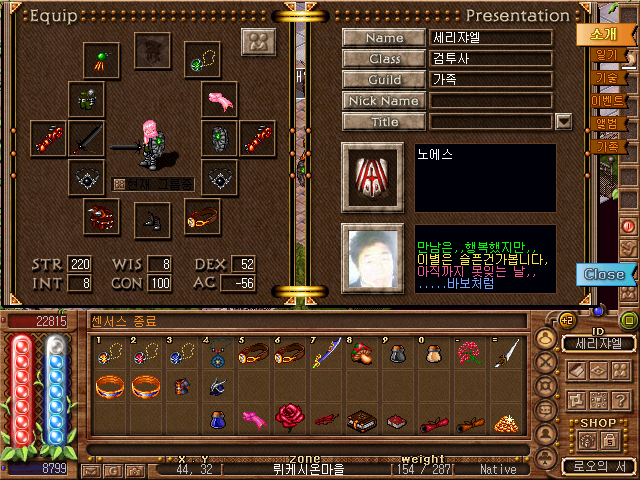Image resolution: width=640 pixels, height=480 pixels.
Task: Open the Title dropdown arrow
Action: coord(563,122)
